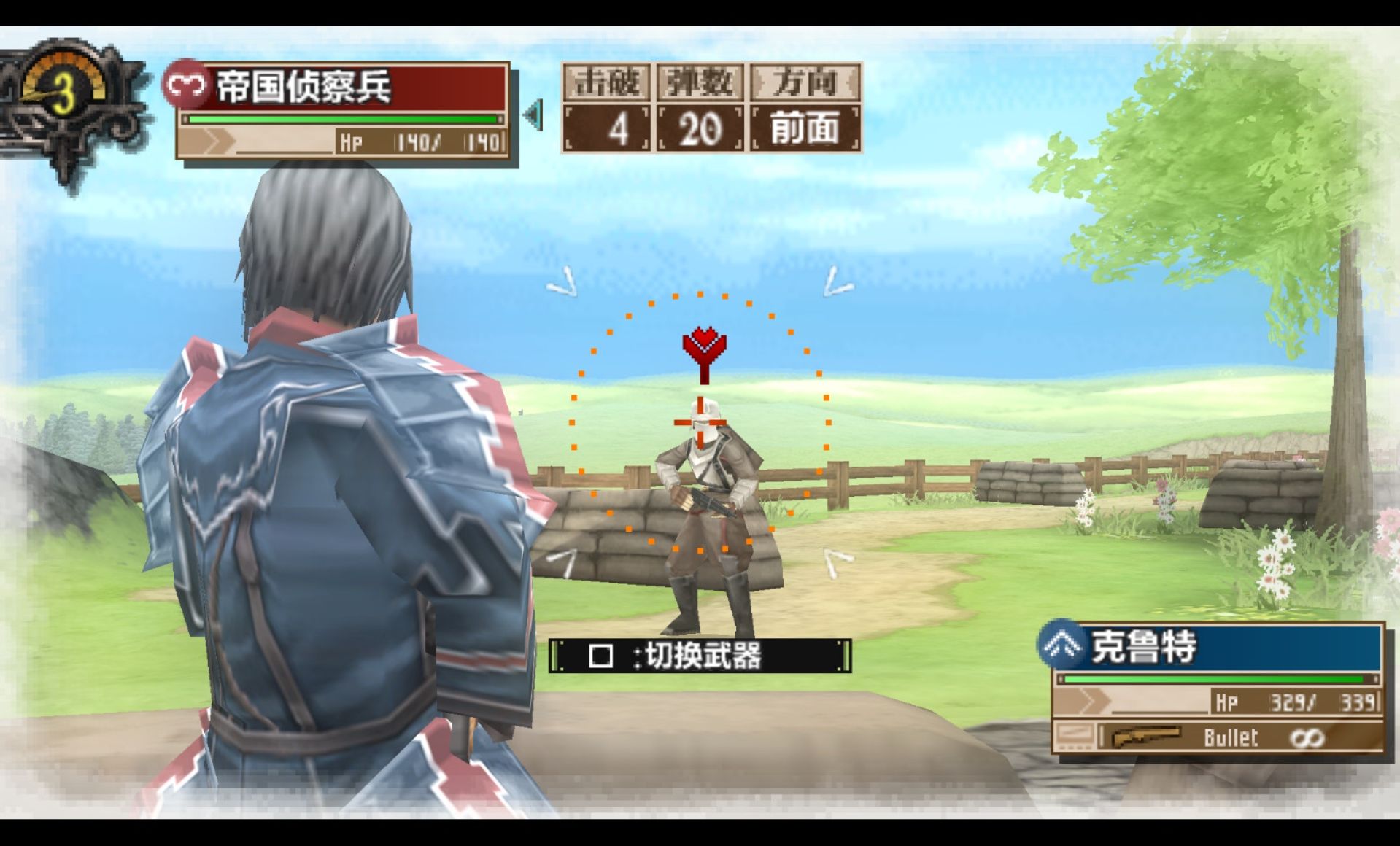Click the teal arrow beside enemy panel
This screenshot has width=1400, height=846.
click(534, 115)
